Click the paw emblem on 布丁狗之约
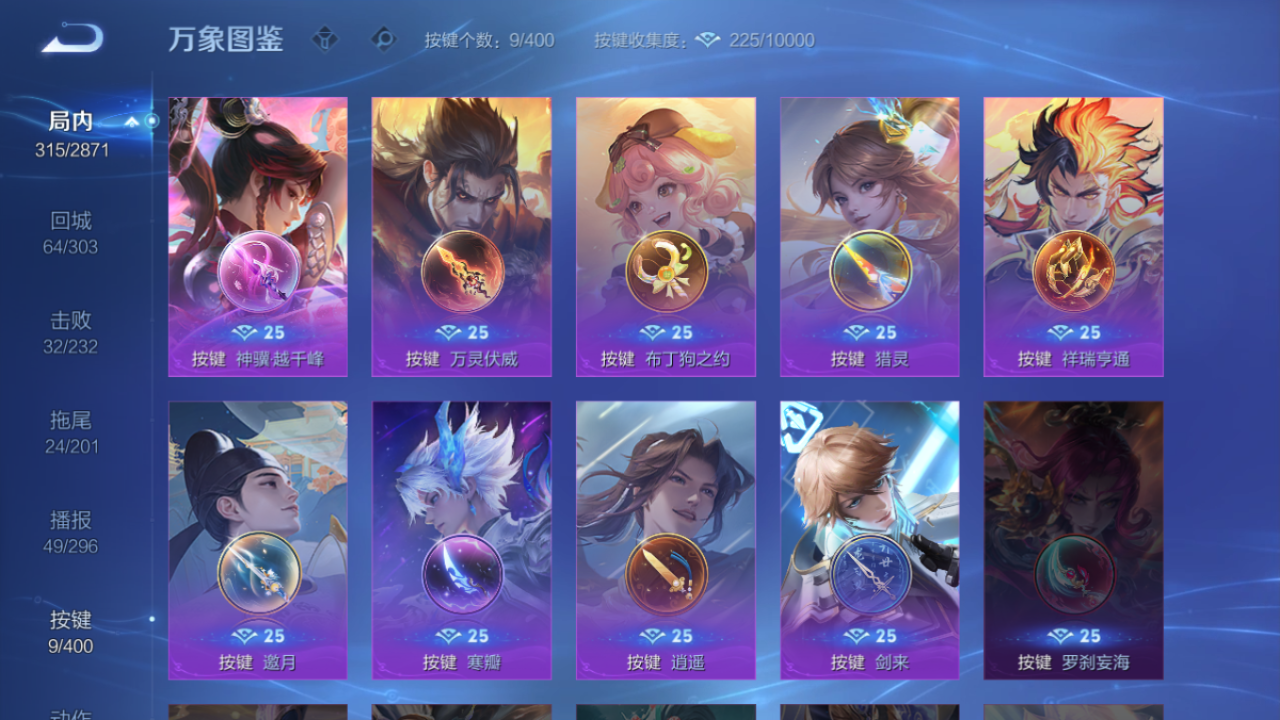 pyautogui.click(x=665, y=268)
